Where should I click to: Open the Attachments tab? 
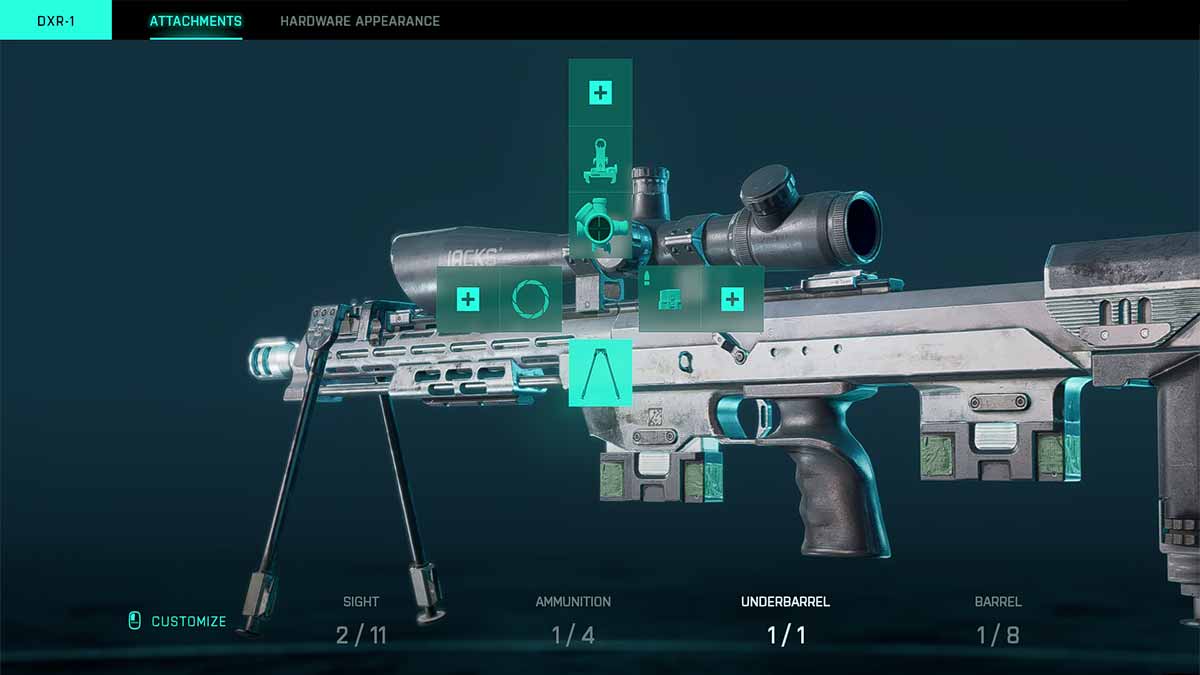point(195,21)
